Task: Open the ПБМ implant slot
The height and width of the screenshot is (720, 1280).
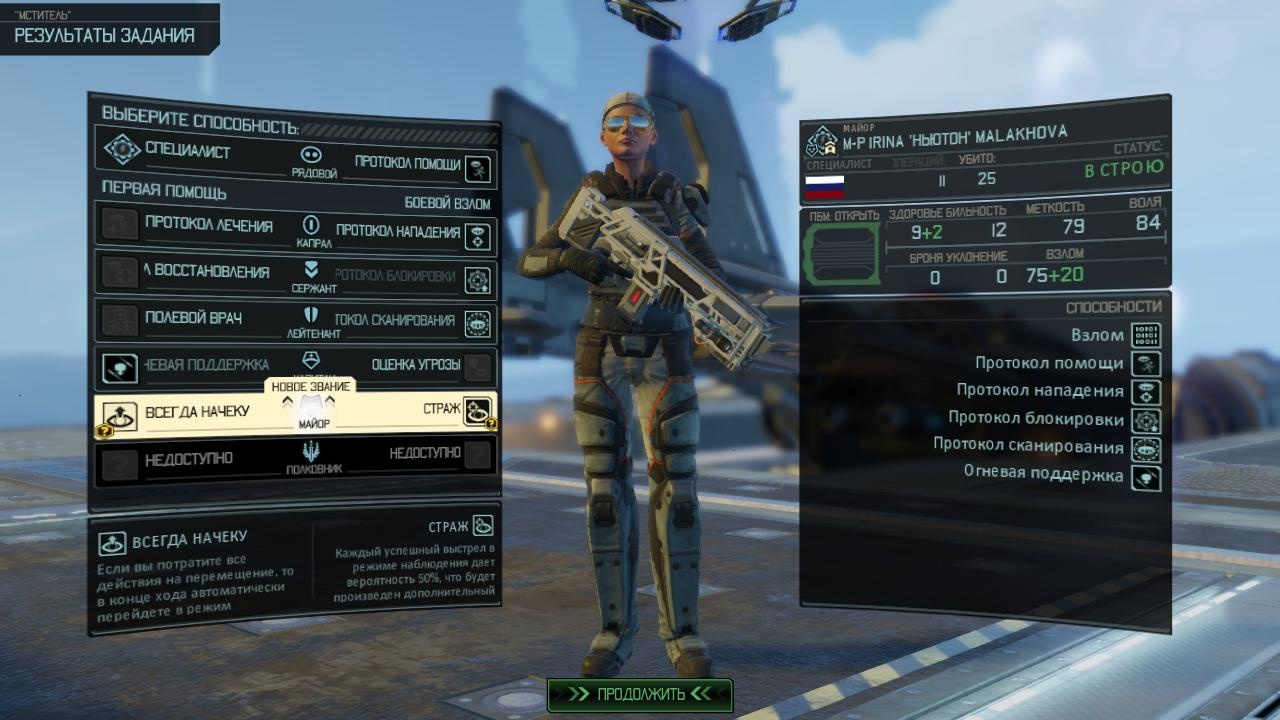Action: click(842, 254)
